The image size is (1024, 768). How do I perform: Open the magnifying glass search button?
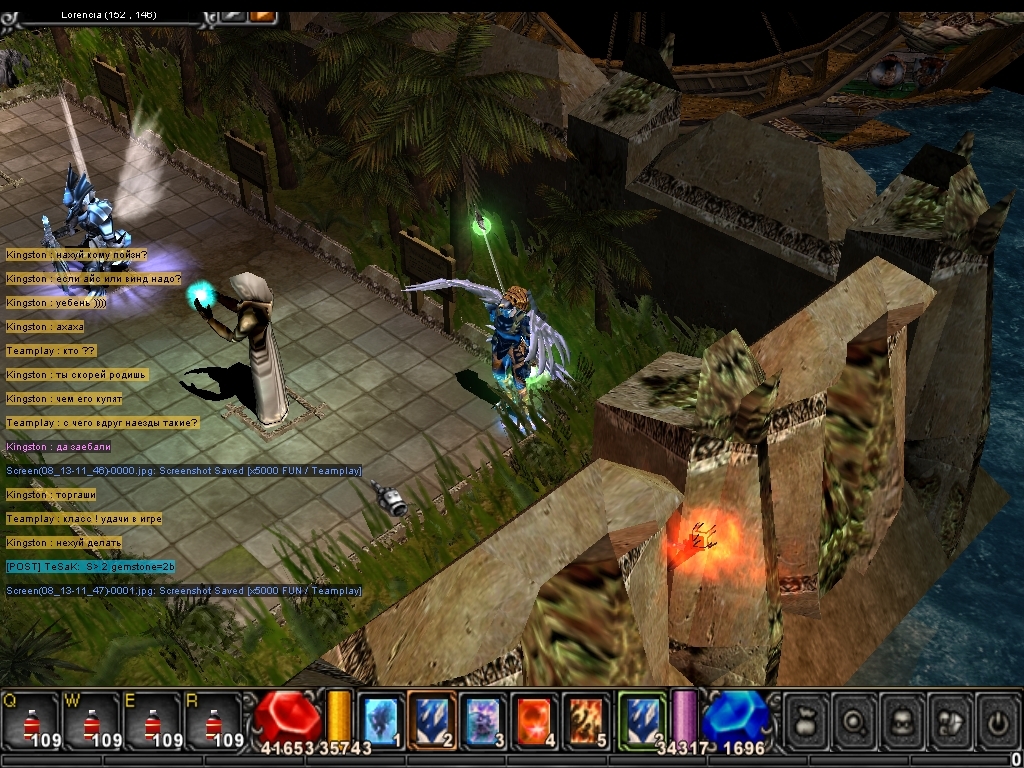point(855,719)
